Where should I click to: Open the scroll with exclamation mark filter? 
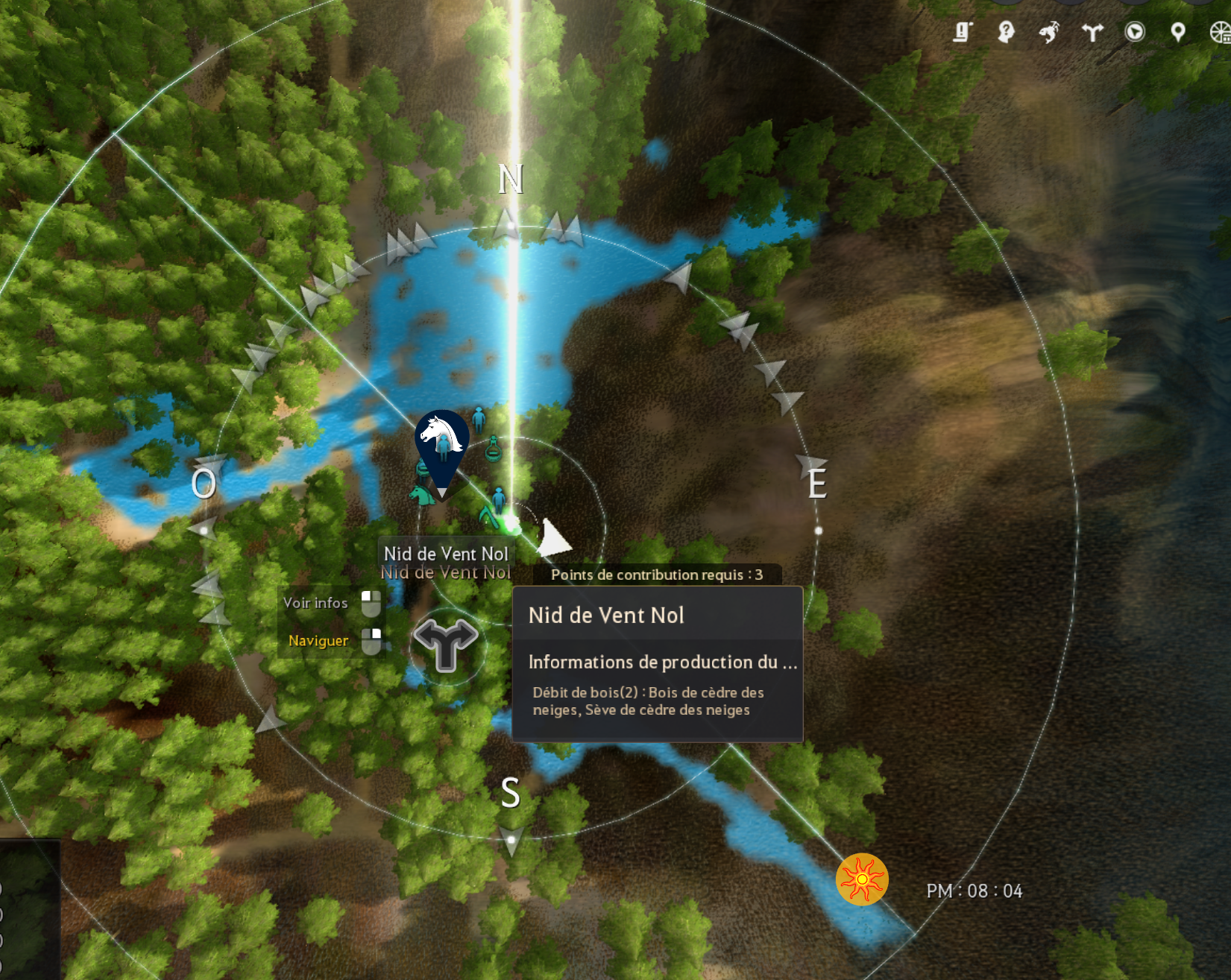click(963, 32)
